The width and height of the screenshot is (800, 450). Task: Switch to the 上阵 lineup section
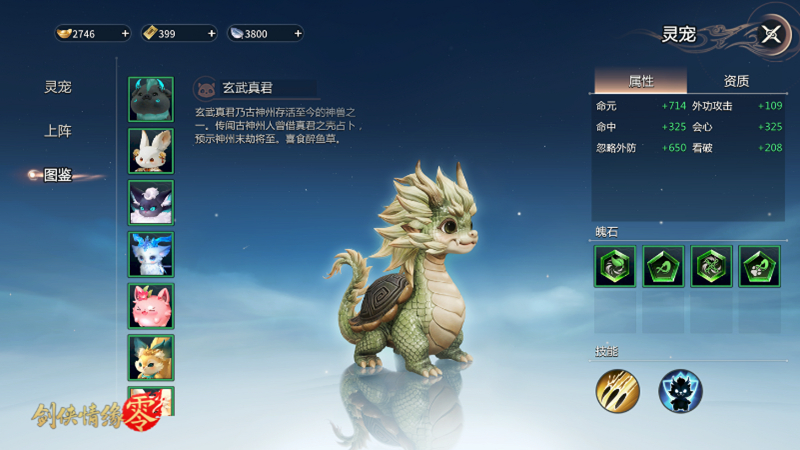(x=58, y=131)
